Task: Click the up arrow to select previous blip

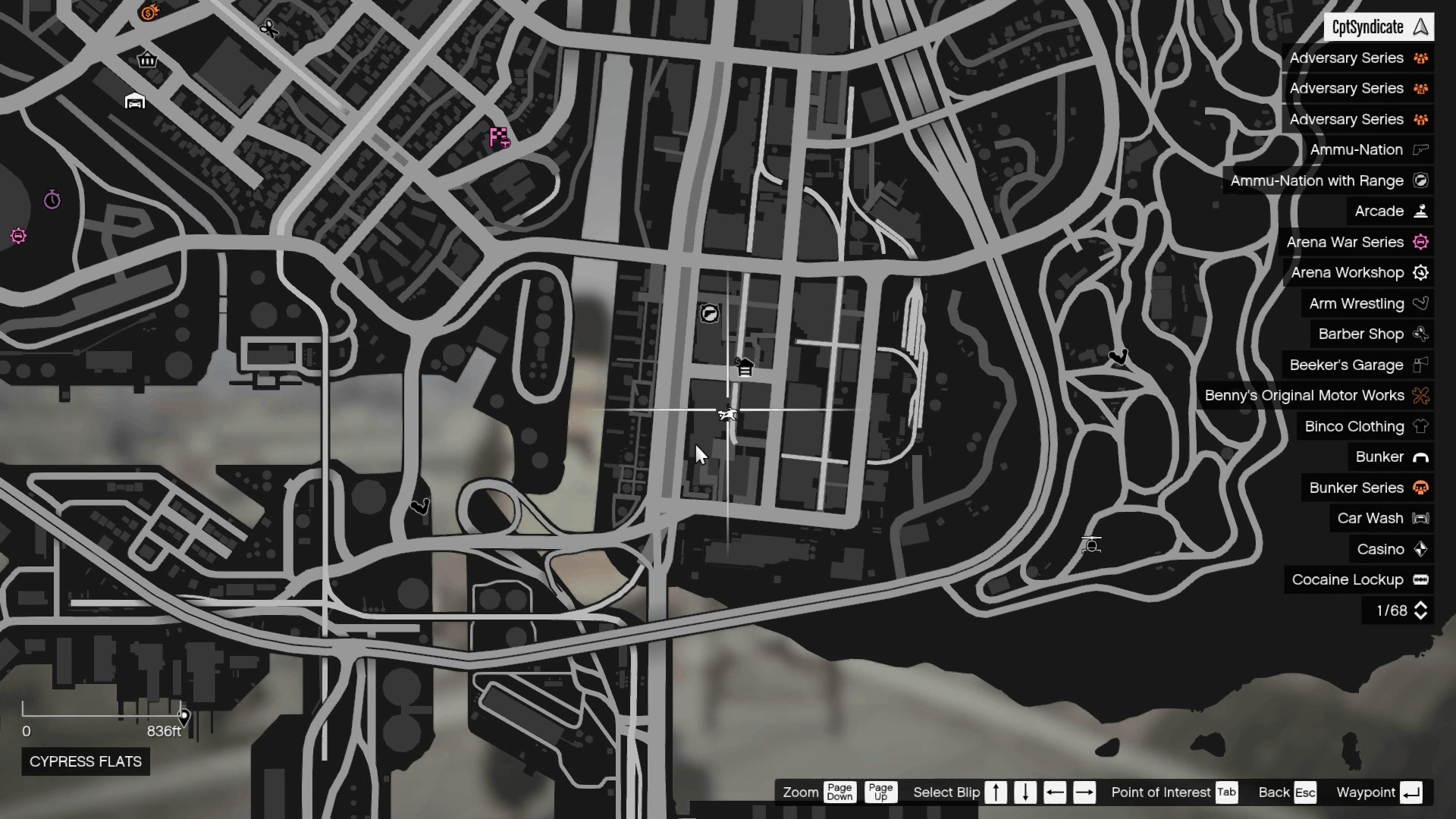Action: 996,792
